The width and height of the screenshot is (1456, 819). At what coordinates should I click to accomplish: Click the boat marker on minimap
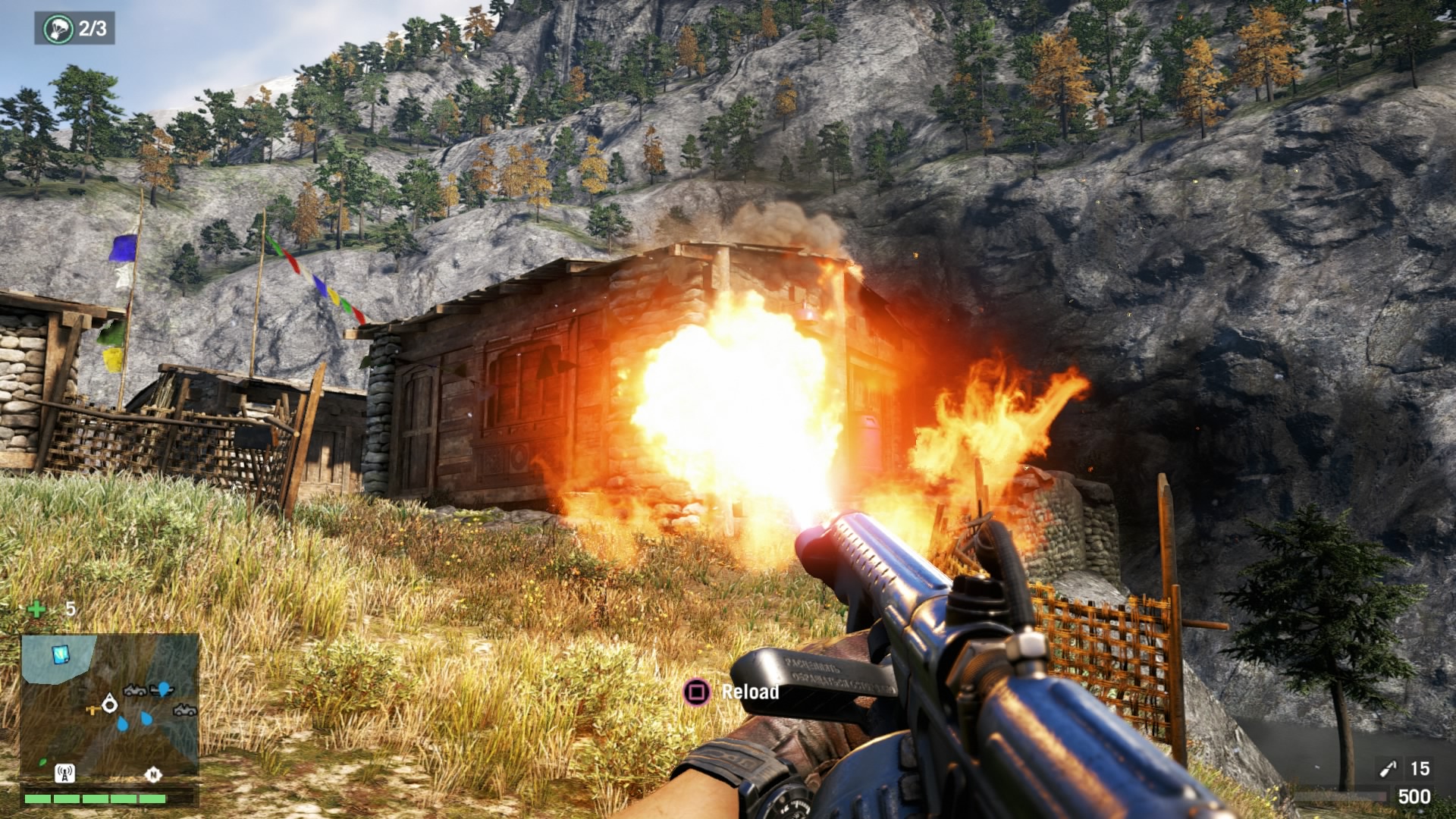[162, 689]
